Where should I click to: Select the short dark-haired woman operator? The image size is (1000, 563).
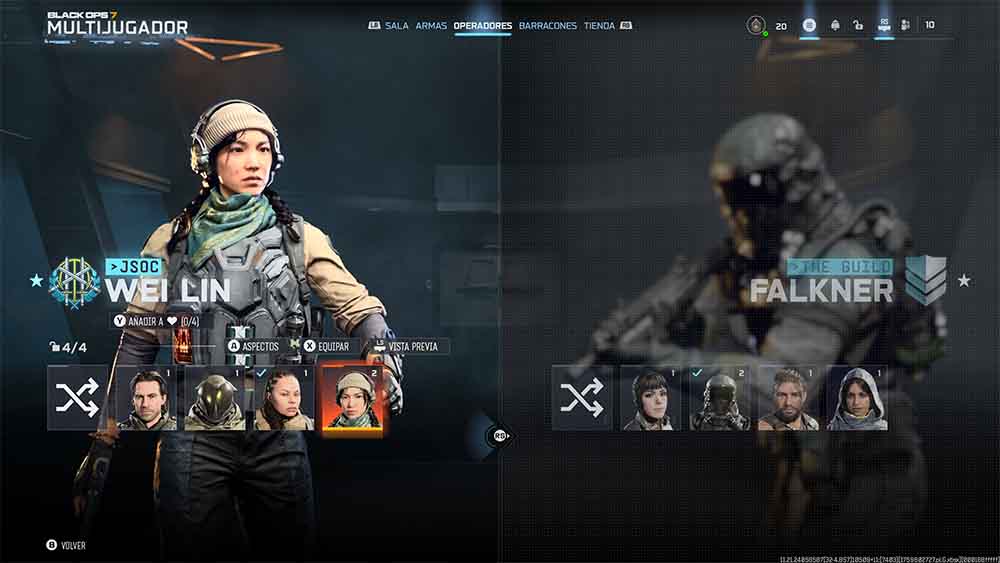pos(651,398)
